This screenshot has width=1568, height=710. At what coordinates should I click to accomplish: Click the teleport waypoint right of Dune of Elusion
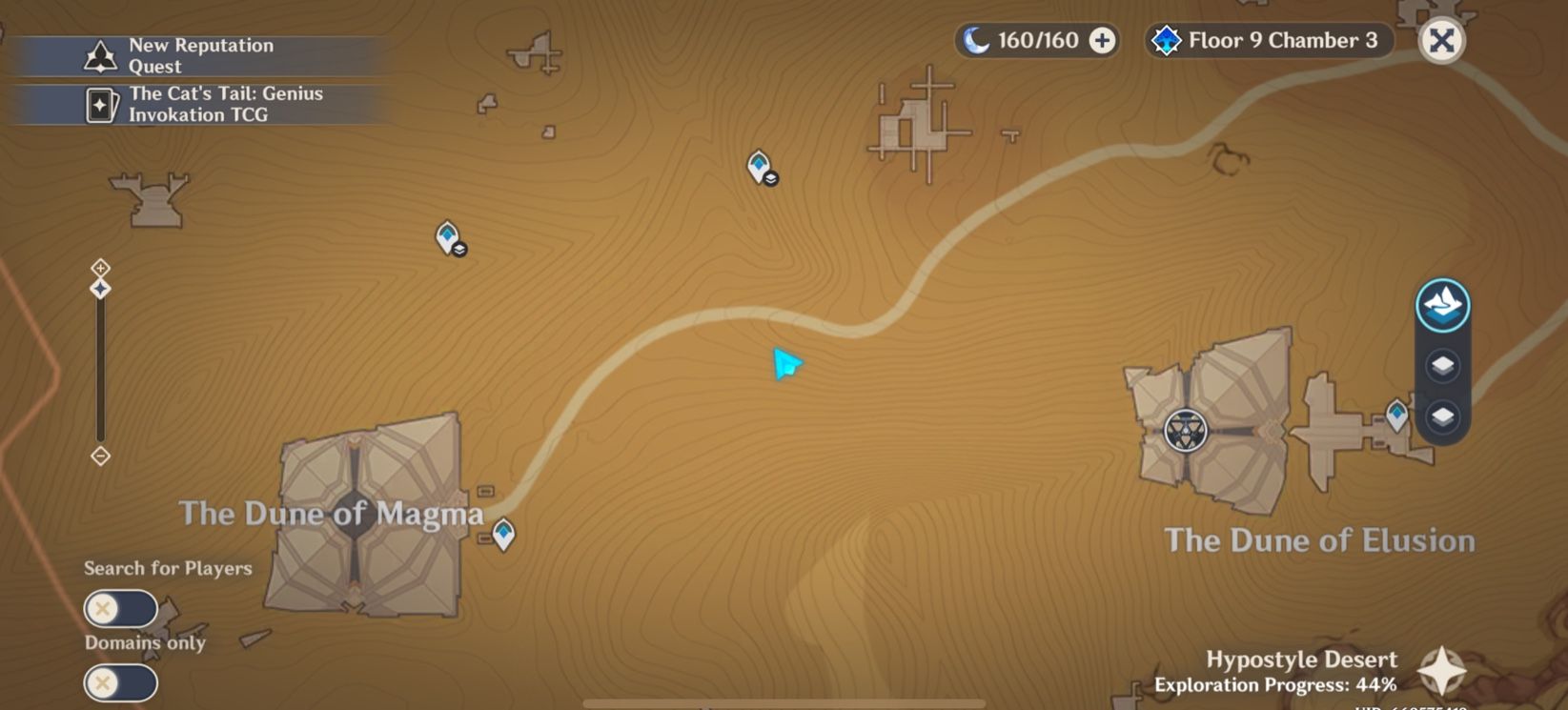click(1395, 414)
